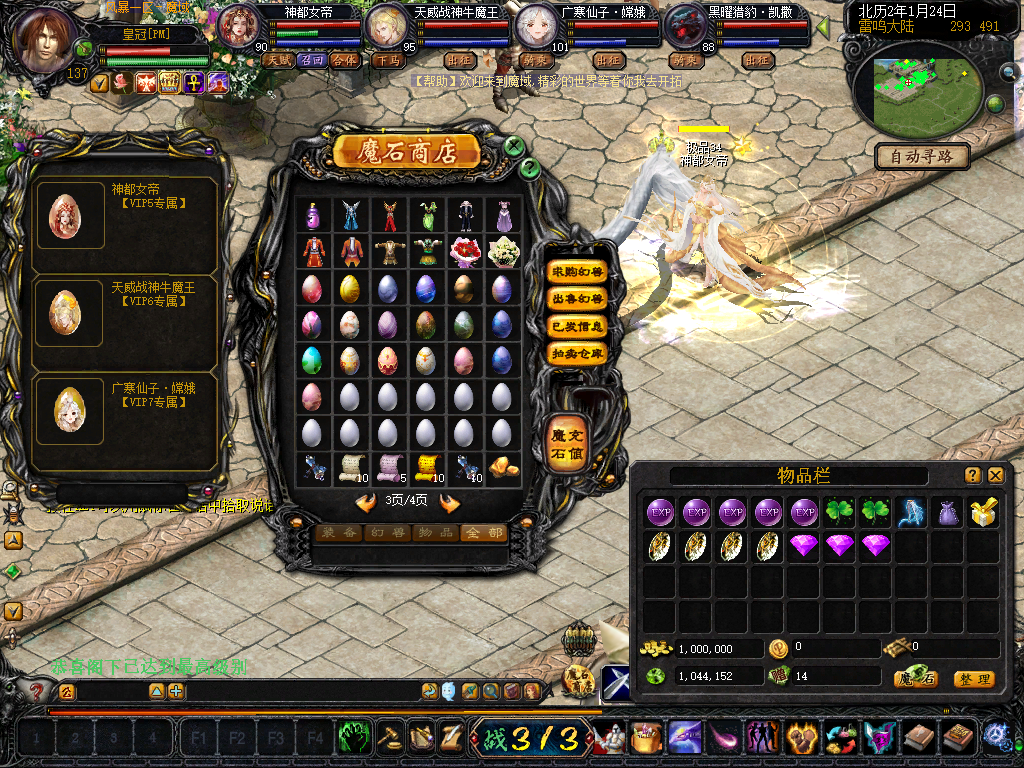Image resolution: width=1024 pixels, height=768 pixels.
Task: Click the 求购幻兽 button
Action: [578, 272]
